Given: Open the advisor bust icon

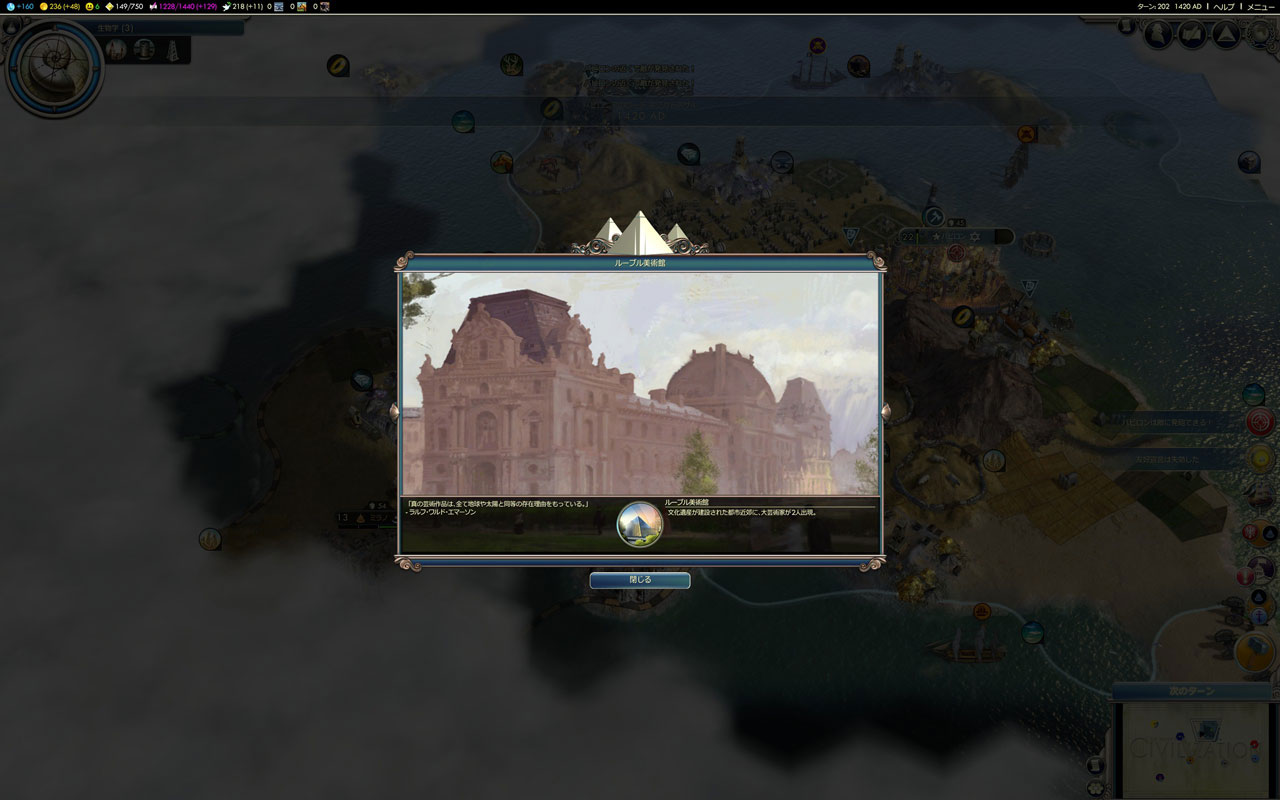Looking at the screenshot, I should (1158, 36).
